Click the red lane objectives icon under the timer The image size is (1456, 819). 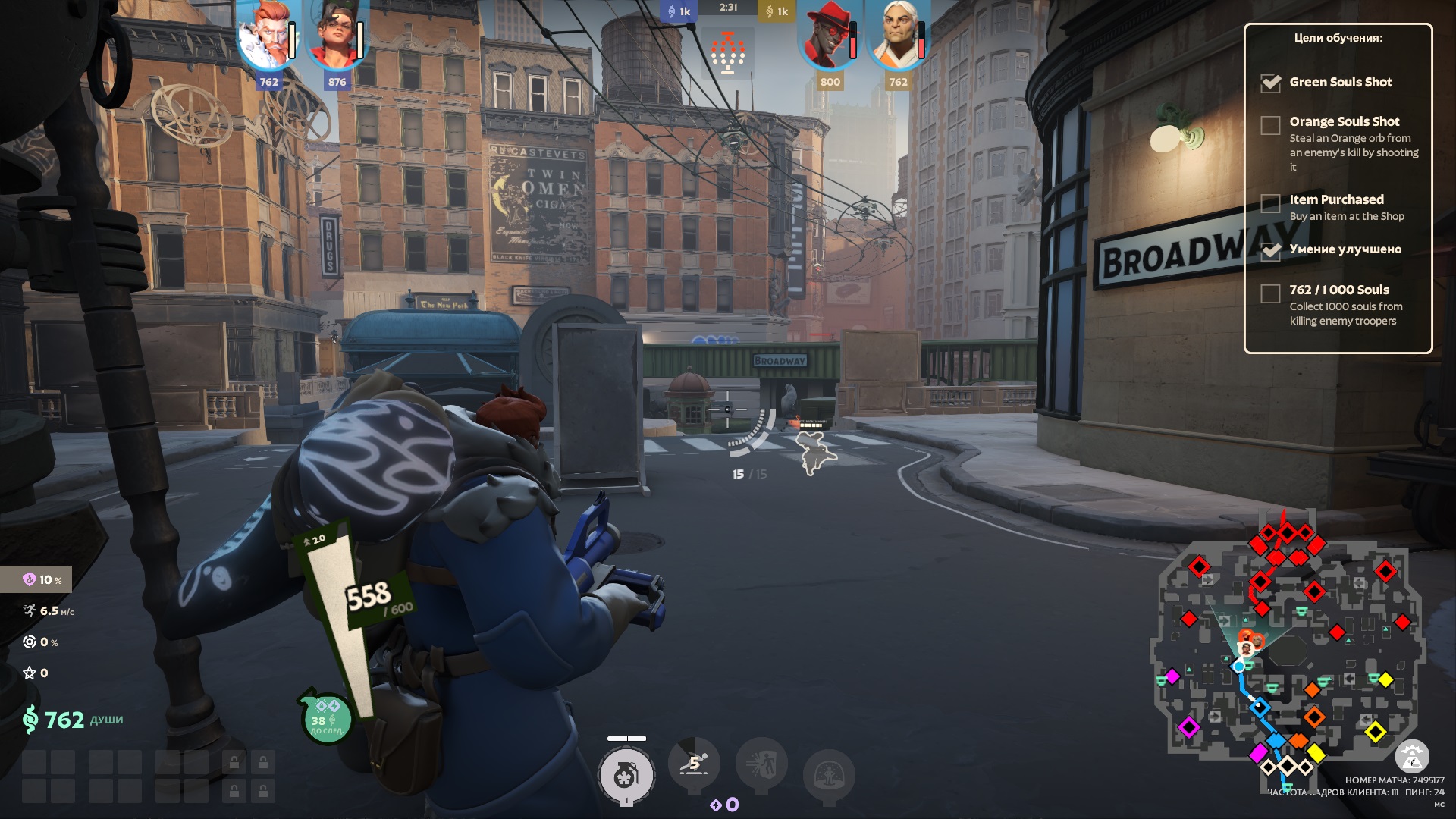click(x=727, y=52)
